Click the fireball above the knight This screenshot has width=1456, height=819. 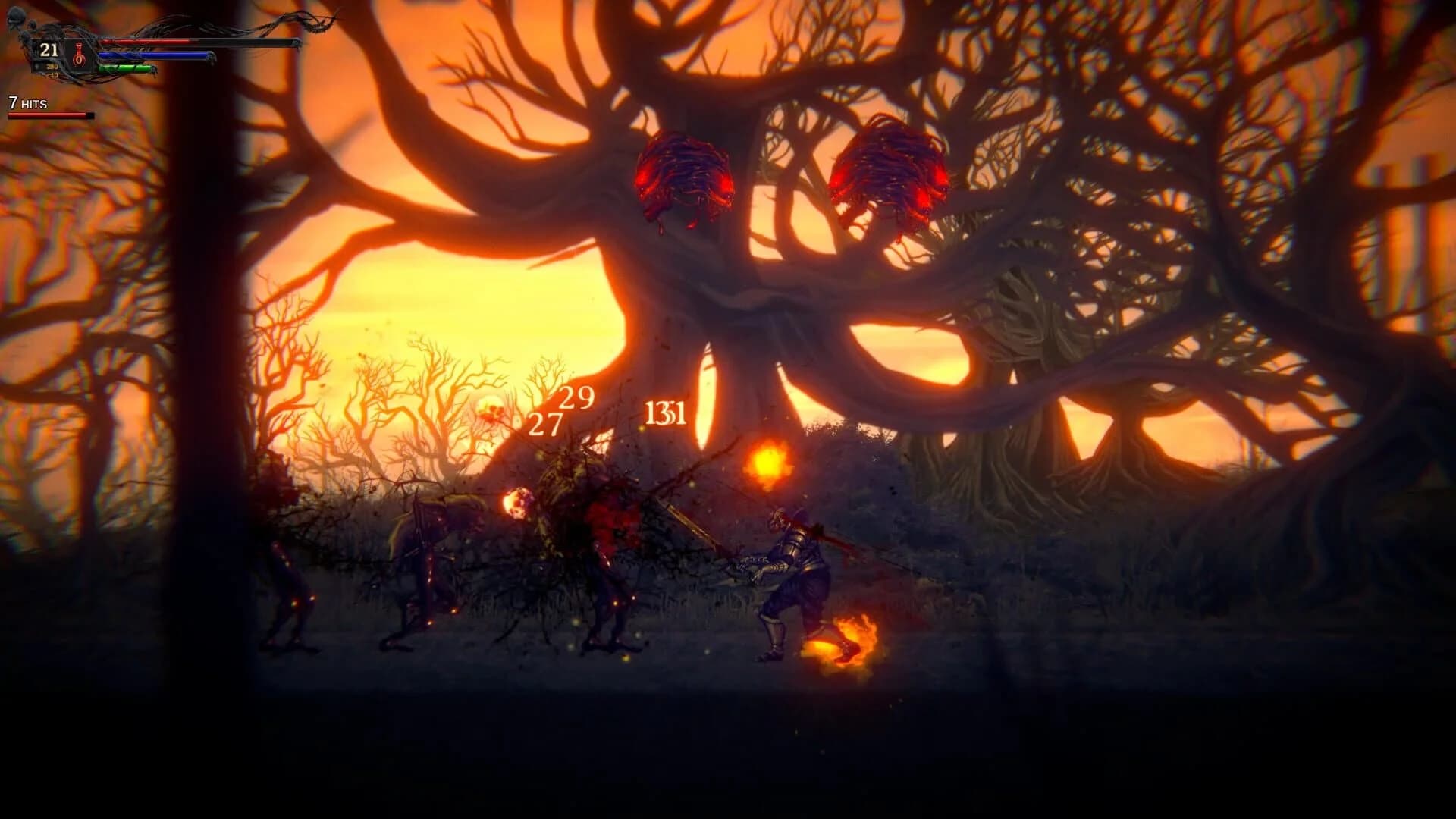[767, 460]
